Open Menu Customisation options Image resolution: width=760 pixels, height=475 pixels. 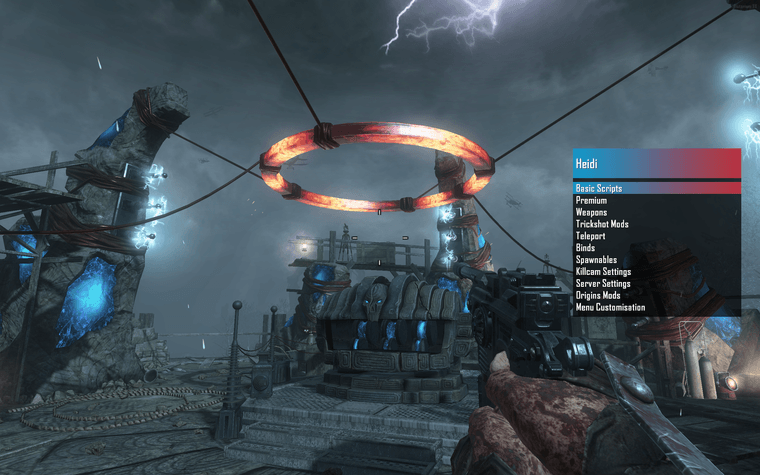coord(610,308)
